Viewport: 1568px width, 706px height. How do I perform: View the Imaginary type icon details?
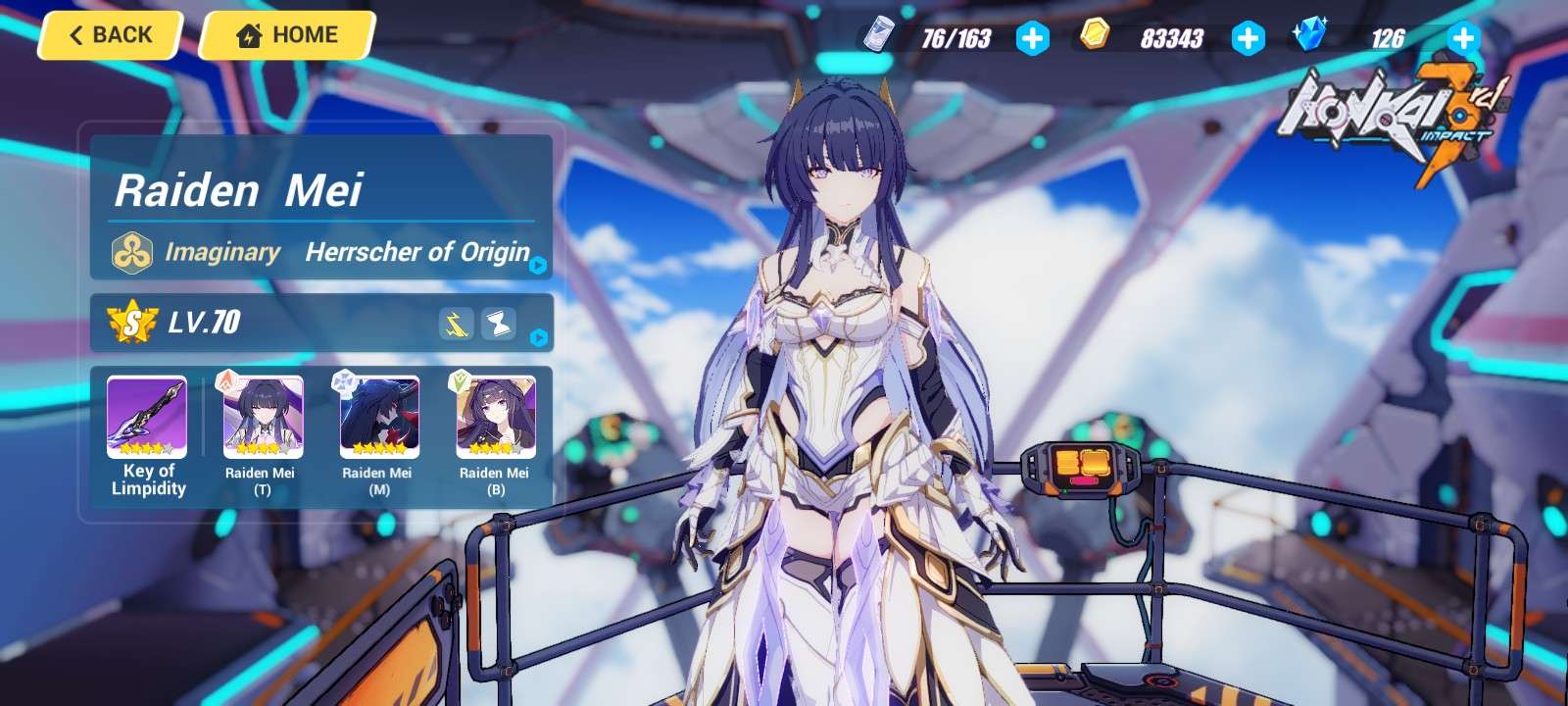[131, 253]
